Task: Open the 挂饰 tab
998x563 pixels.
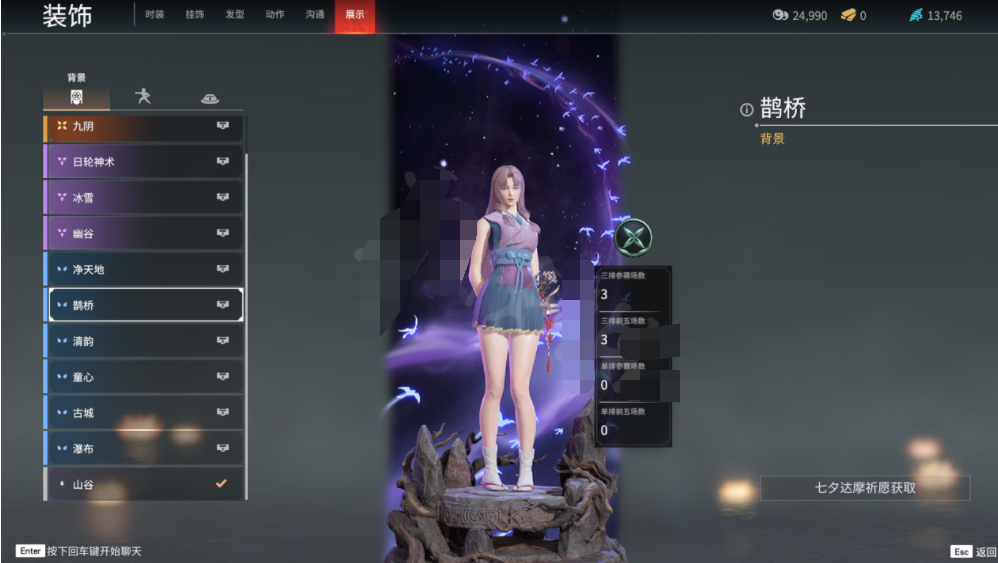Action: (x=195, y=15)
